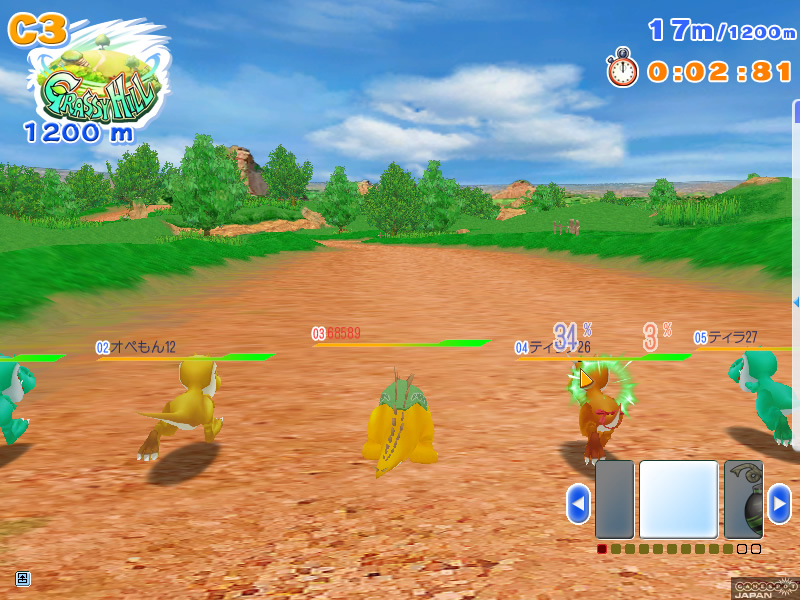Click the left arrow of the item selector
Viewport: 800px width, 600px height.
click(x=578, y=503)
